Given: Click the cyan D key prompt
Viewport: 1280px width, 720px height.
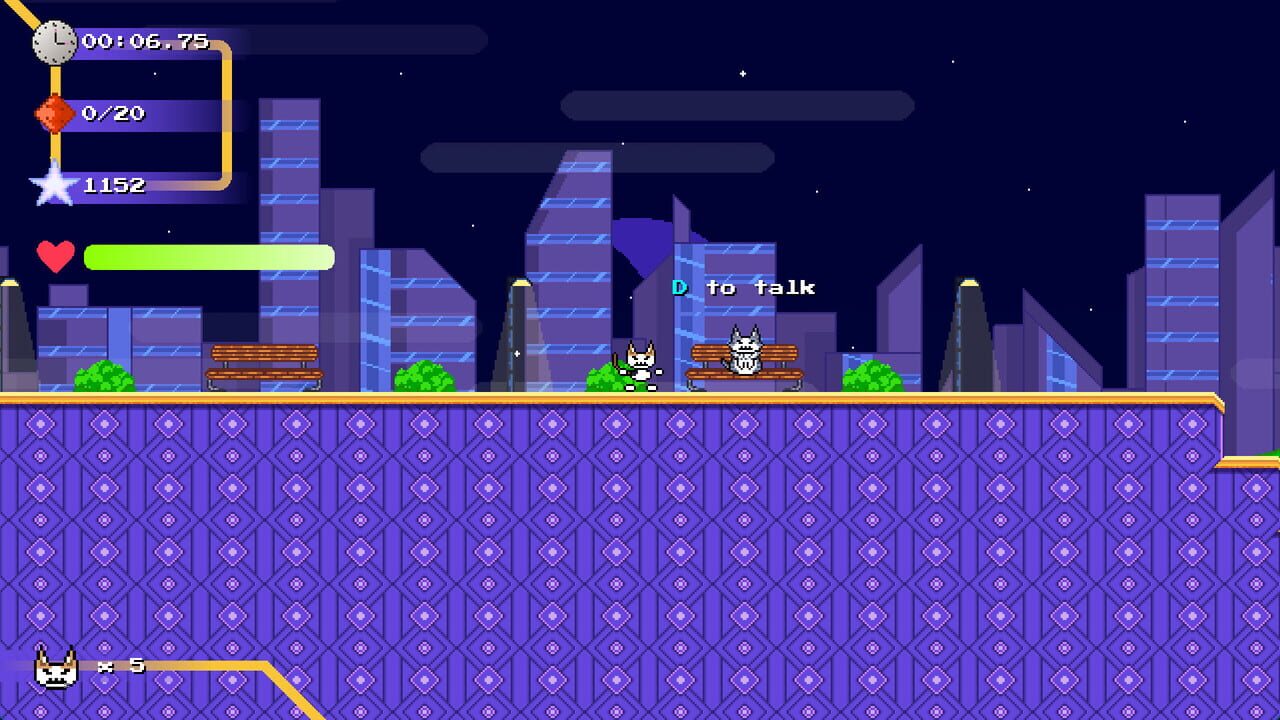Looking at the screenshot, I should pos(680,287).
